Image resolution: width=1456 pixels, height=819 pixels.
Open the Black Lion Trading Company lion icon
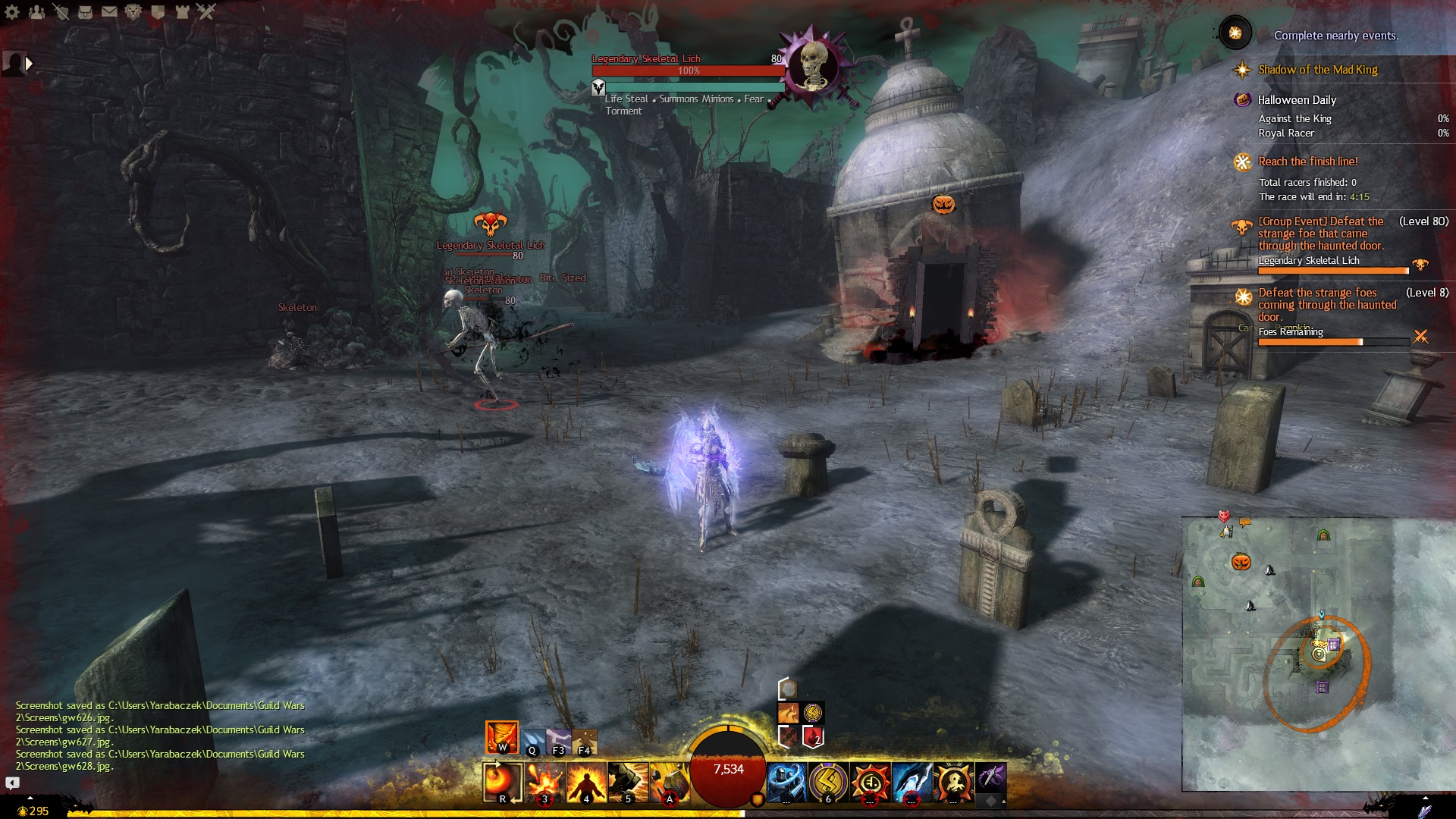point(133,11)
